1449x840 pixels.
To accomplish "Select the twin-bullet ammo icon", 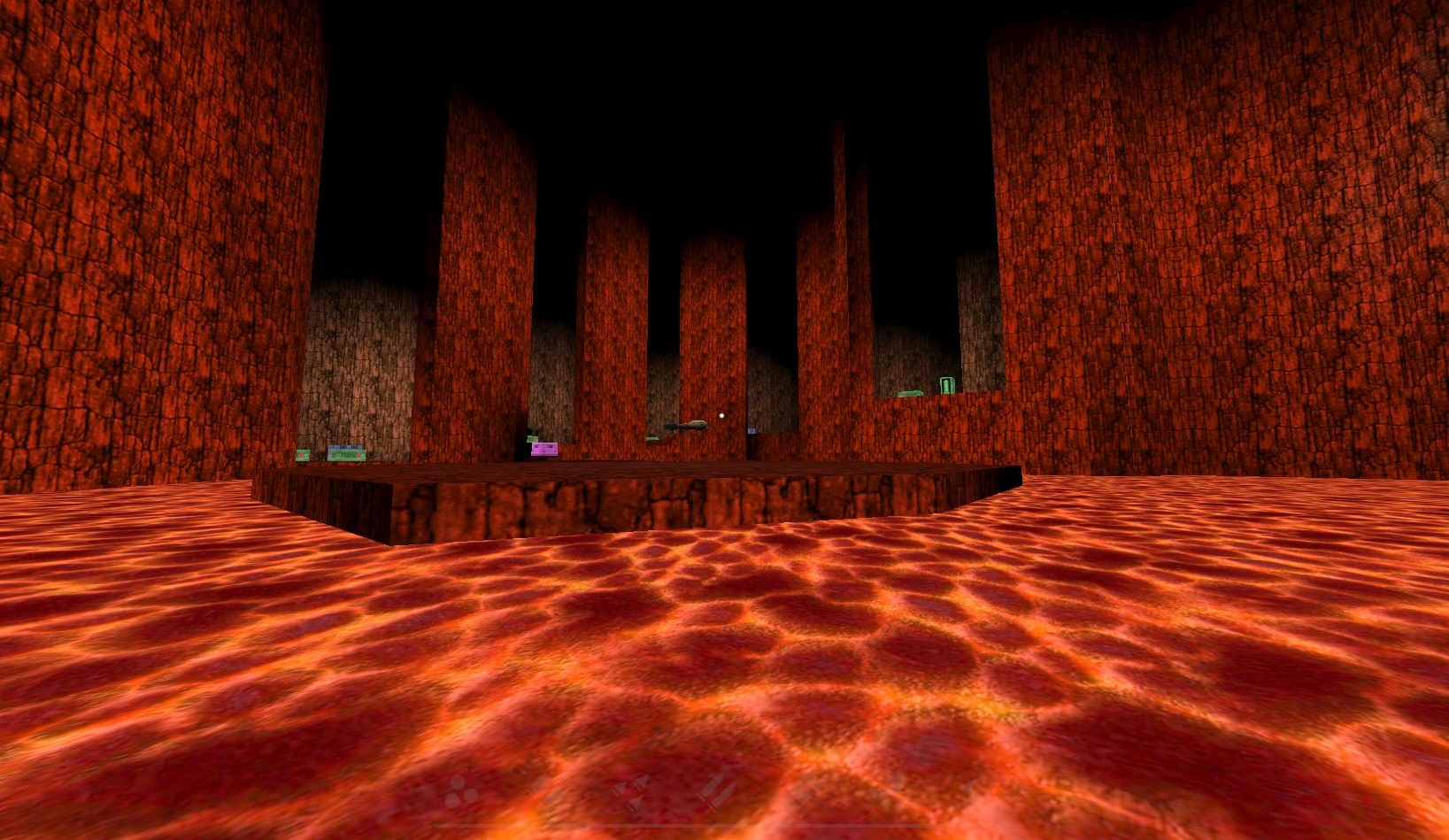I will point(715,790).
